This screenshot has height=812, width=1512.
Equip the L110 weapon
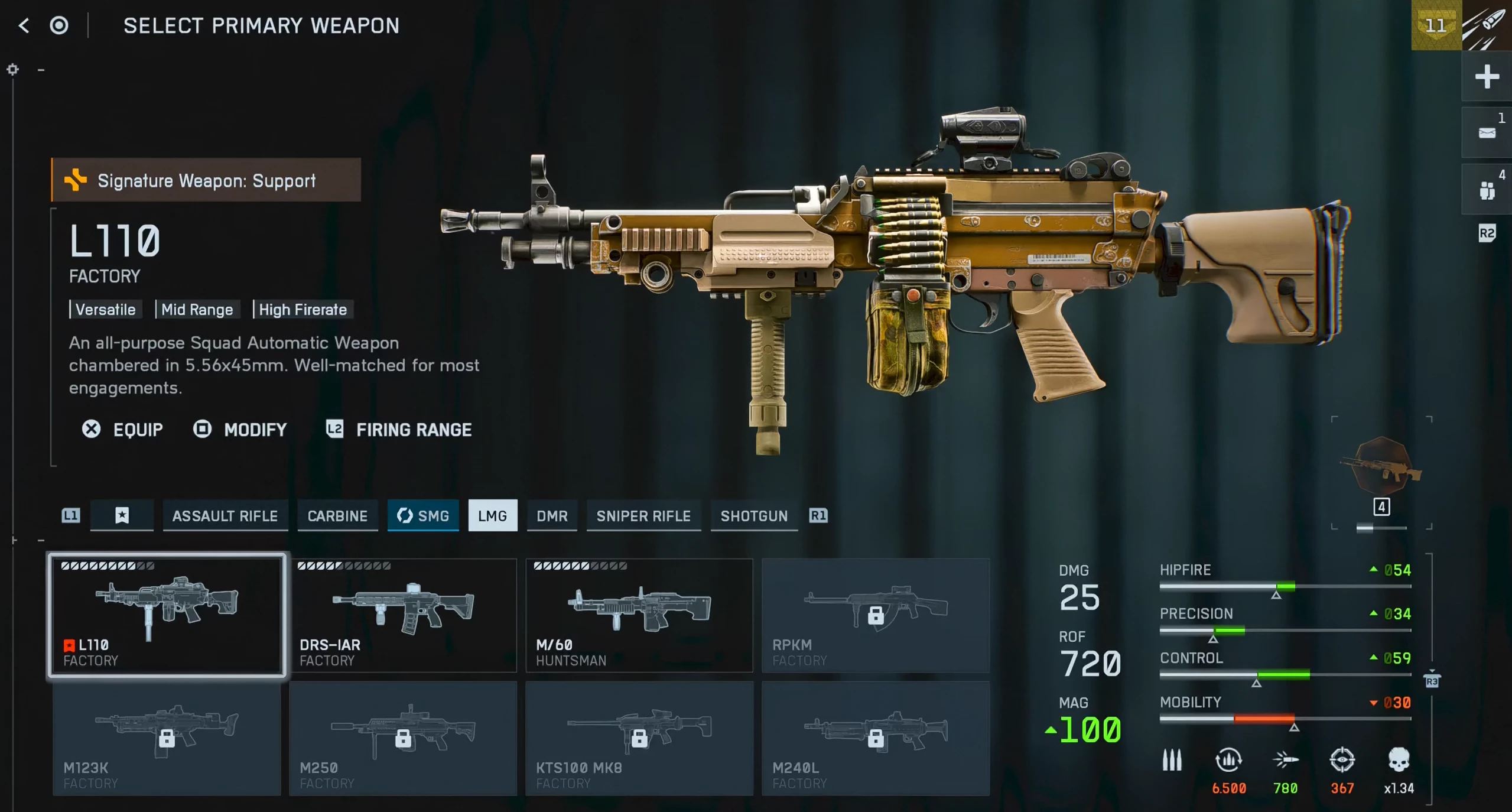(x=123, y=430)
